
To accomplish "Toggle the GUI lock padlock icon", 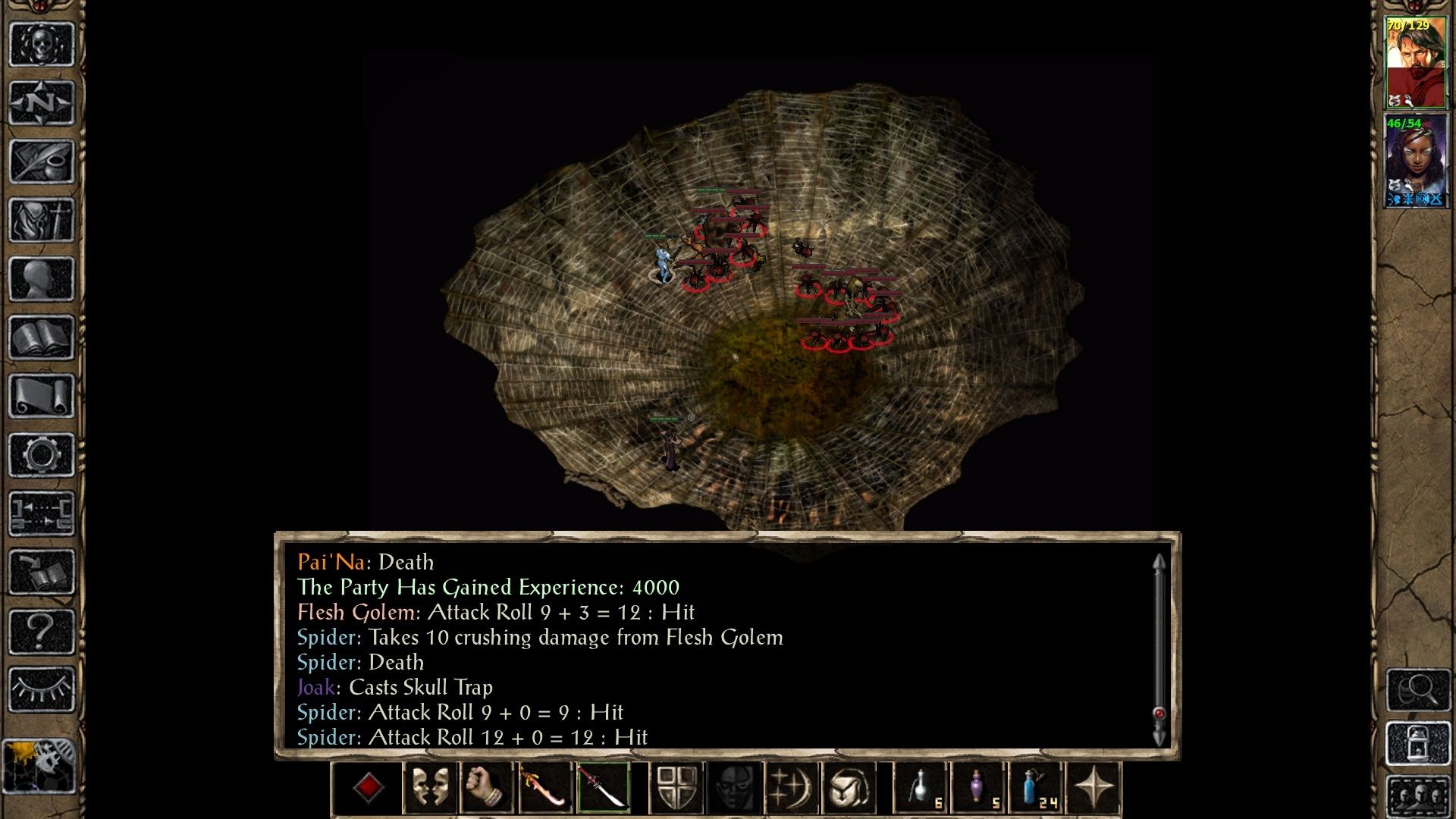I will tap(1418, 743).
